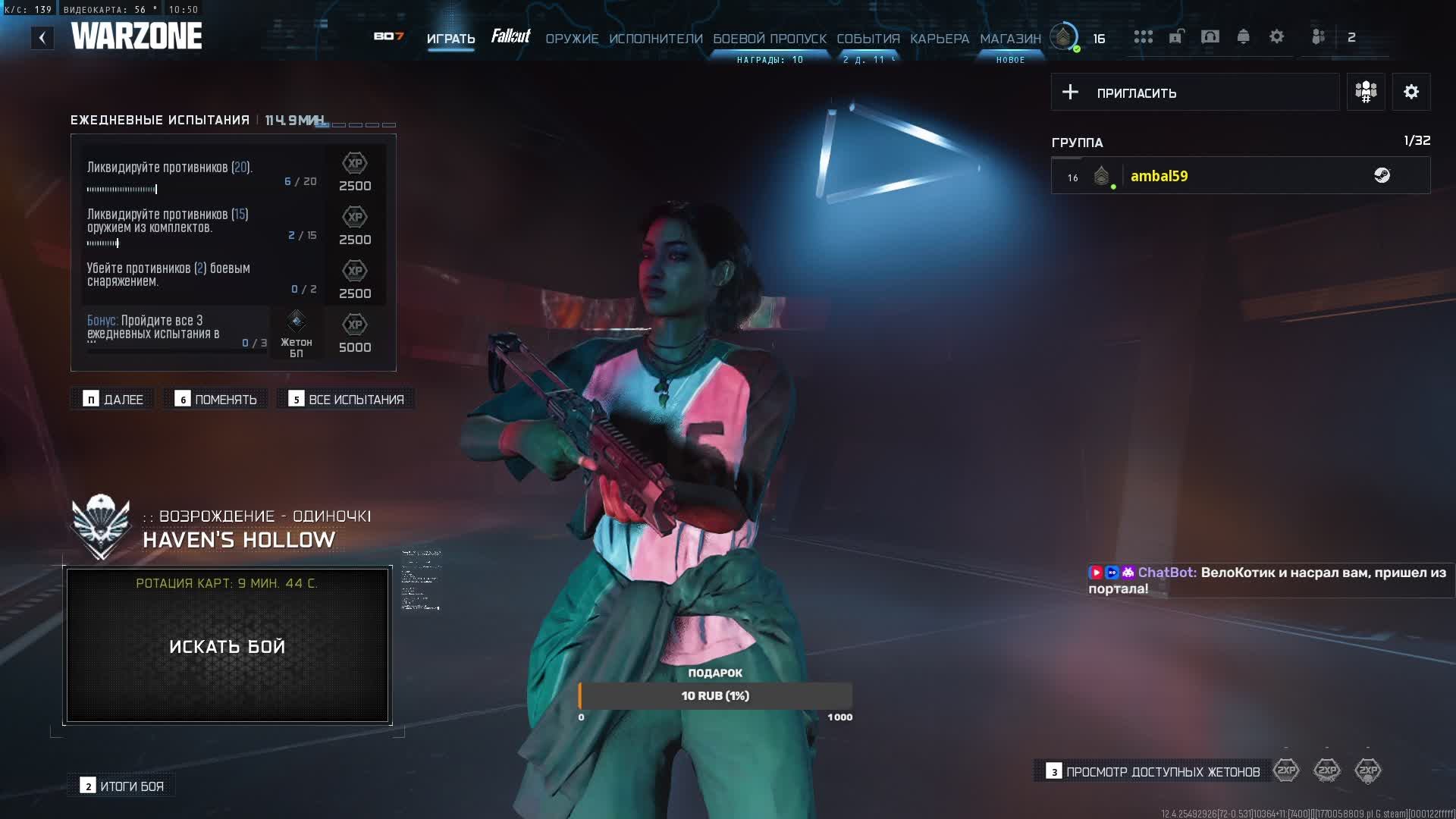Open the notifications bell icon
1456x819 pixels.
(1243, 36)
